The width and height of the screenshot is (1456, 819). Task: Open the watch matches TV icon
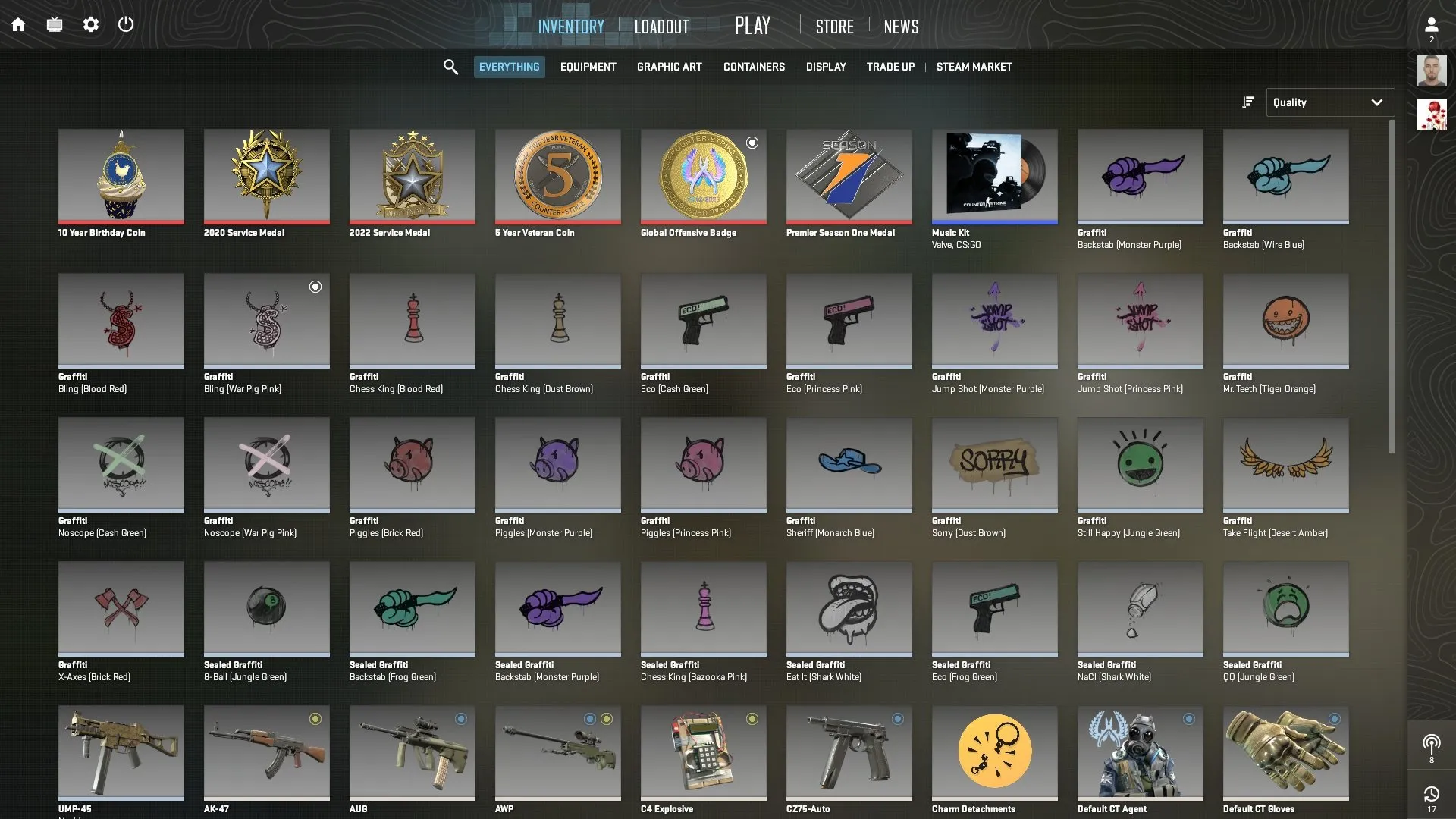click(54, 24)
